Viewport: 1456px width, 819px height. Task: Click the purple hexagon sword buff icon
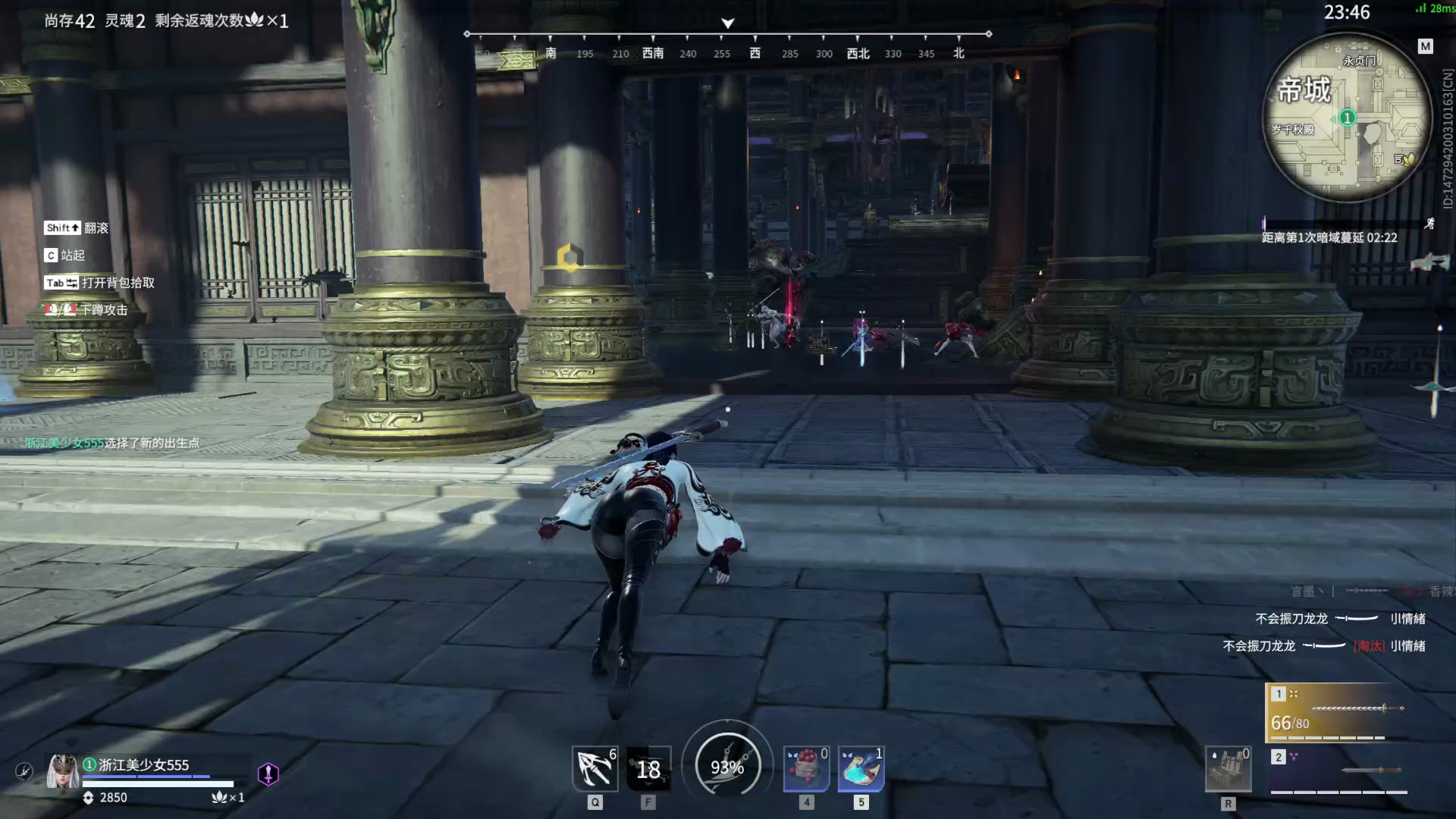(268, 773)
